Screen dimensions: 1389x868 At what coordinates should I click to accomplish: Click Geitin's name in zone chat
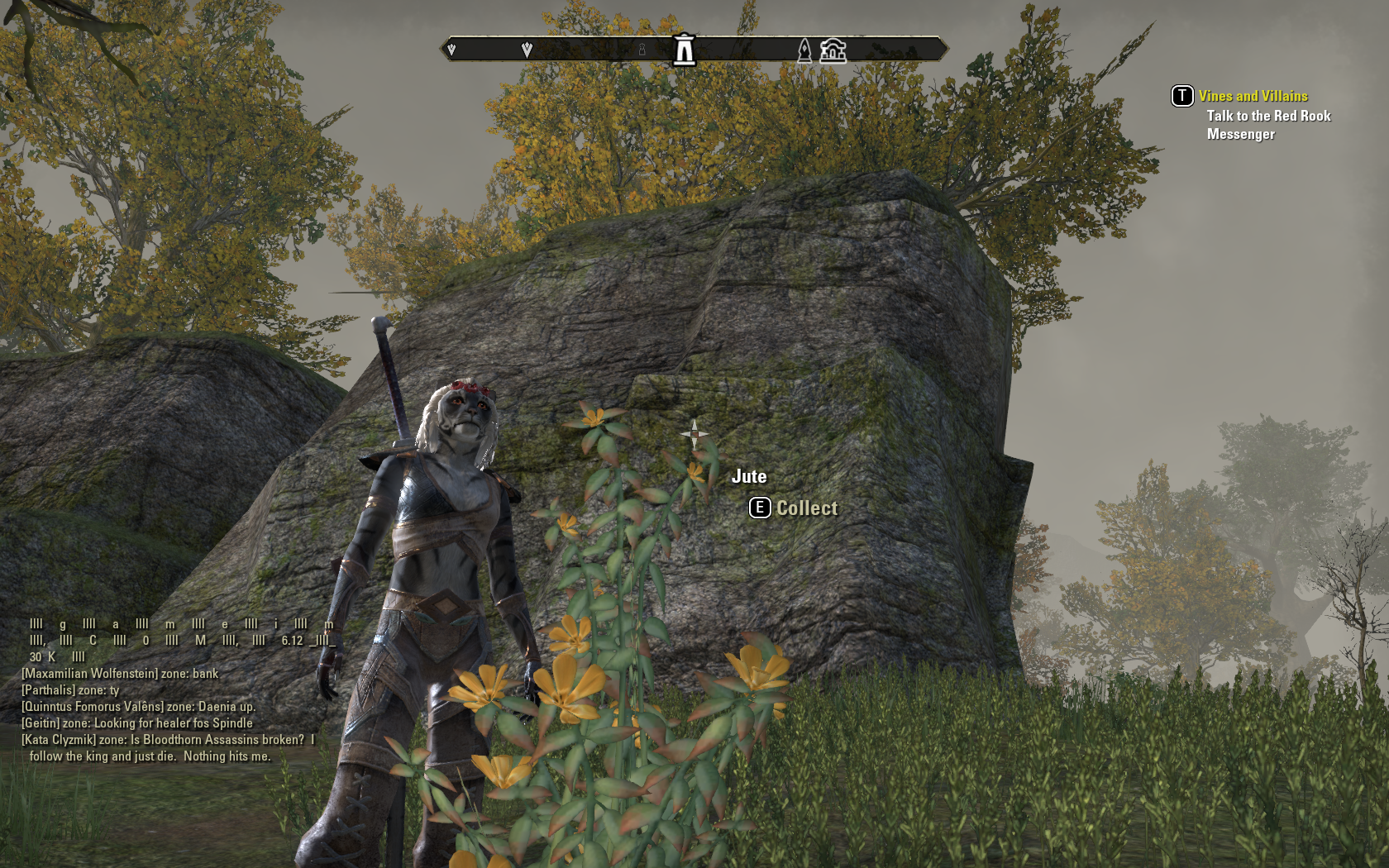[x=41, y=723]
